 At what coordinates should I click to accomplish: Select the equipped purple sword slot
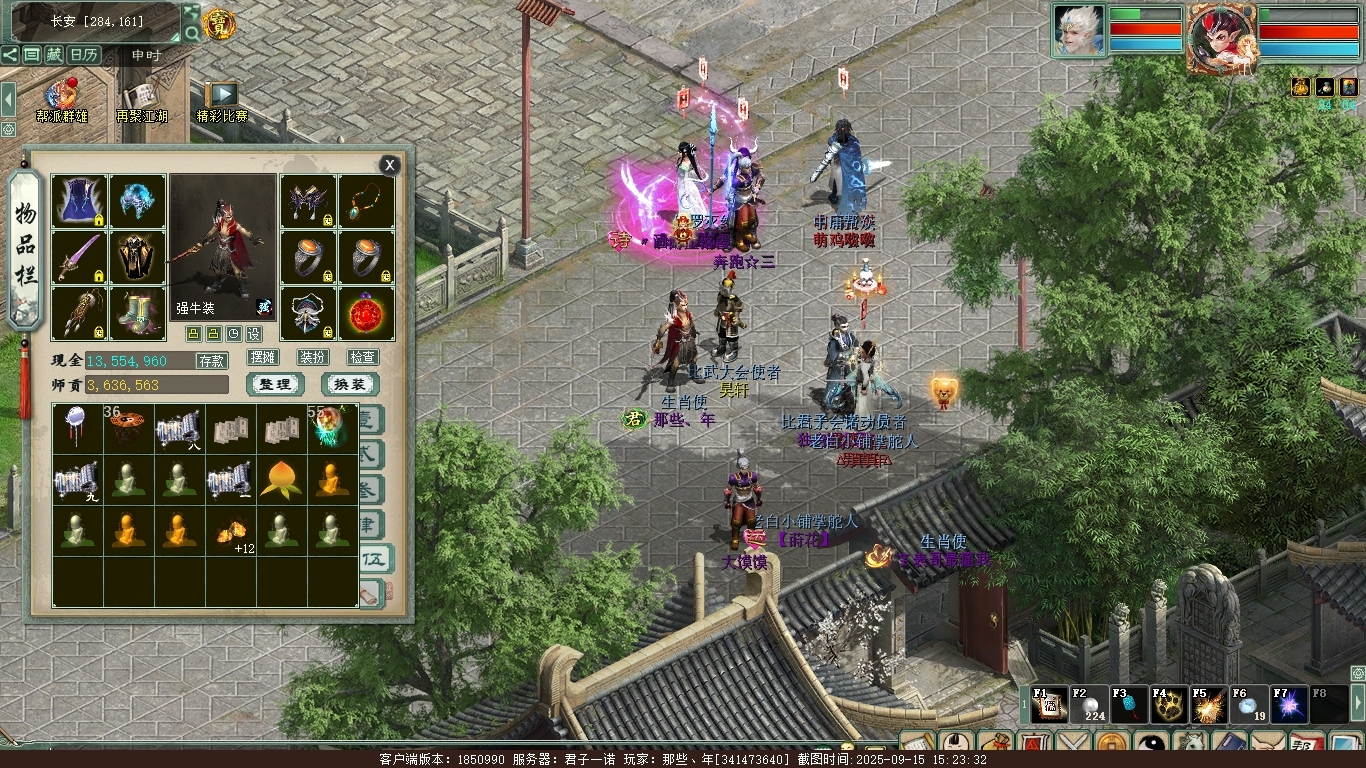point(79,258)
